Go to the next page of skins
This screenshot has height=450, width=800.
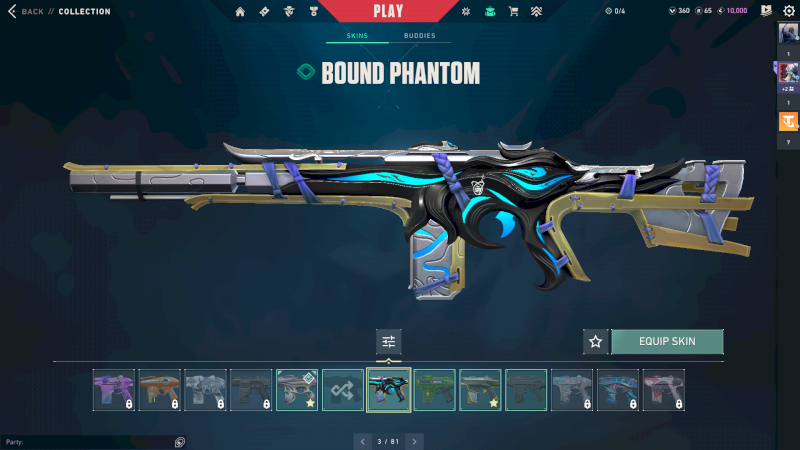[414, 440]
